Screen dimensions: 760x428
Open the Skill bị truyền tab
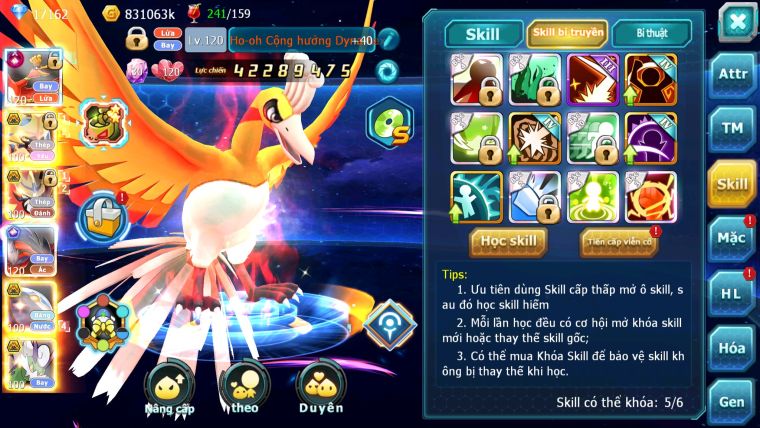point(566,33)
